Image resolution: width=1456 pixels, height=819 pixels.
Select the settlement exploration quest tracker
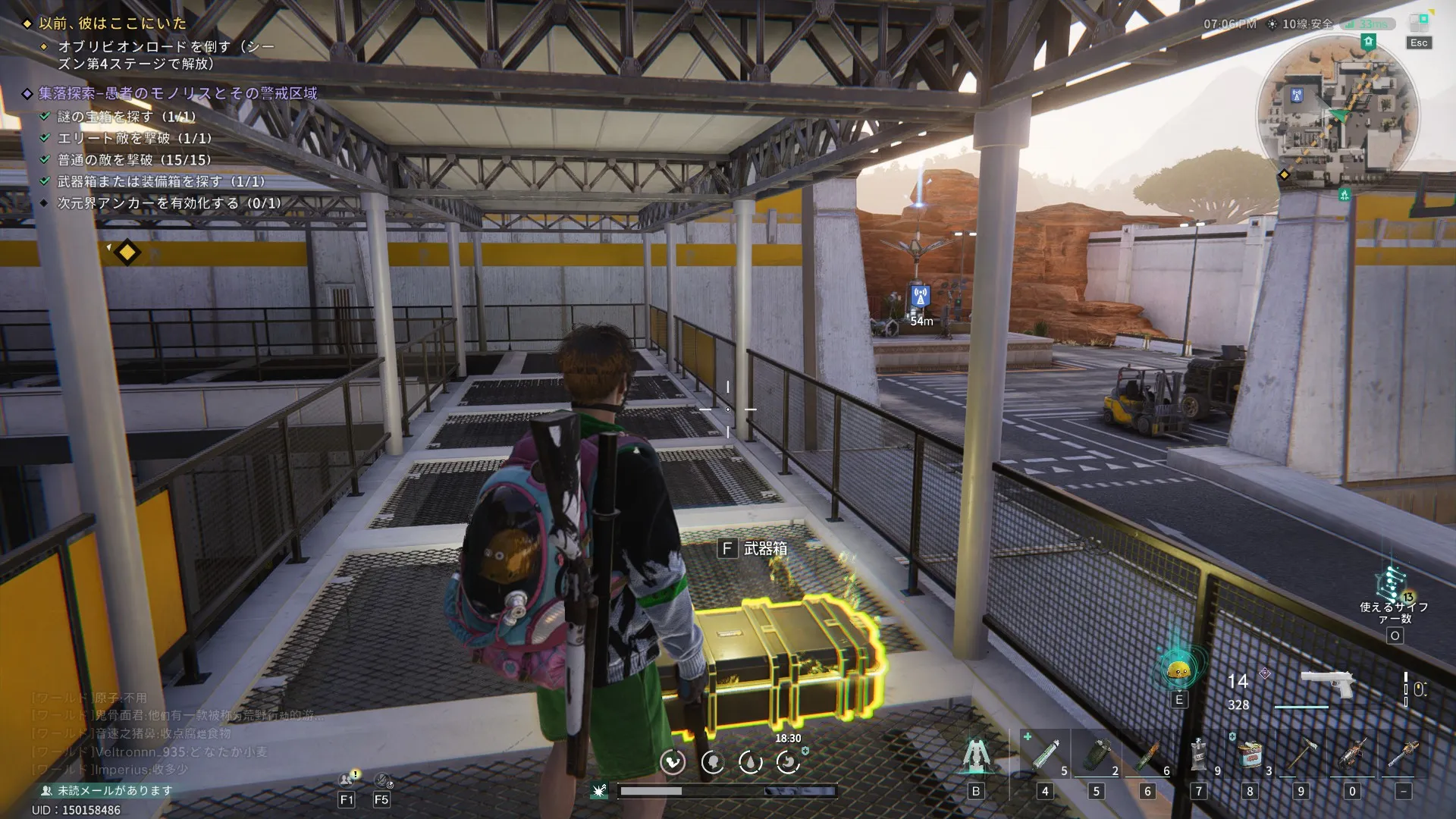pyautogui.click(x=177, y=93)
